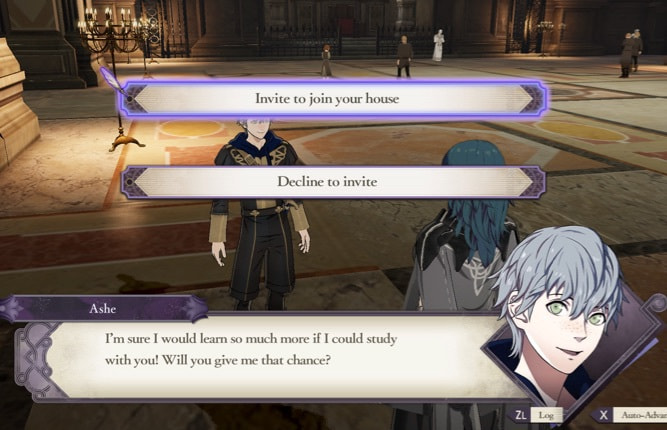This screenshot has height=430, width=667.
Task: Open the dialogue Log
Action: click(538, 414)
